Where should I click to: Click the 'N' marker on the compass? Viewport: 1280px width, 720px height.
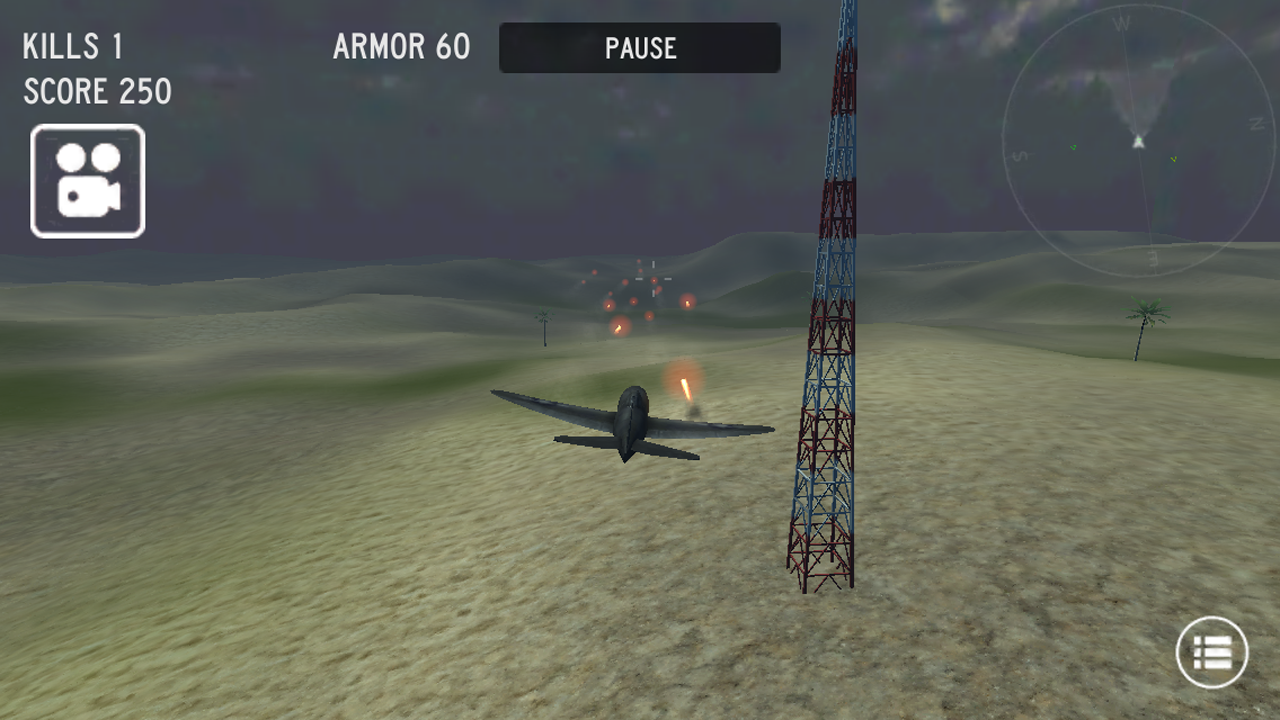click(1255, 123)
